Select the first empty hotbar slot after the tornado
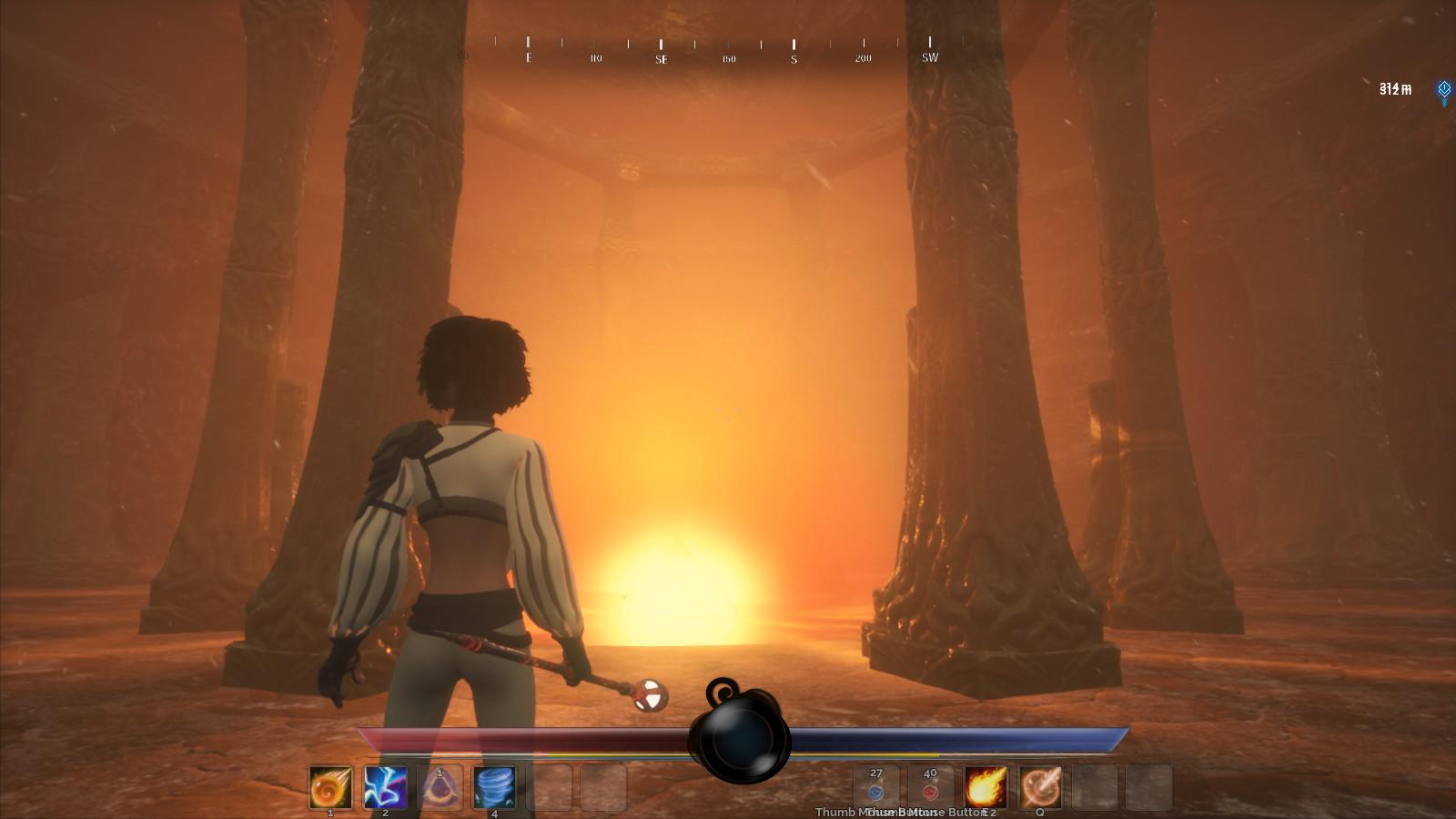1456x819 pixels. (x=551, y=786)
